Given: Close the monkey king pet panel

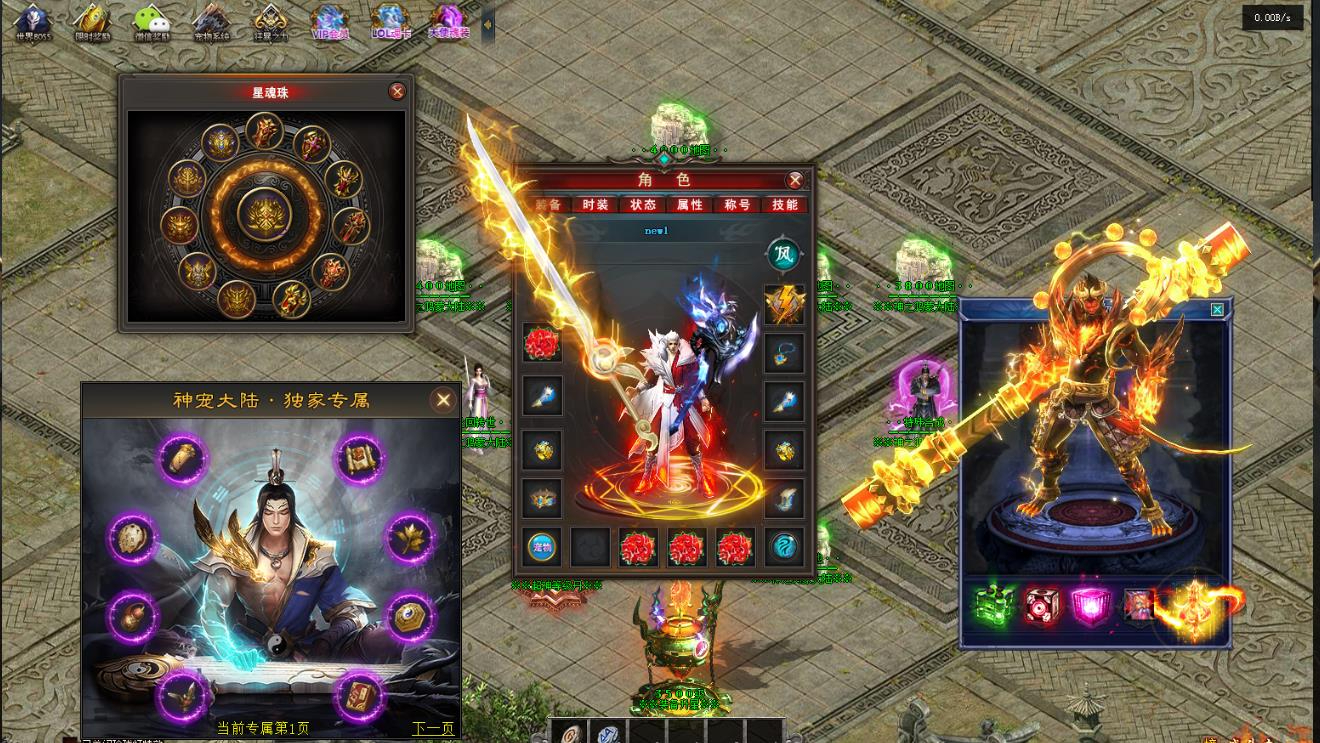Looking at the screenshot, I should point(1217,310).
